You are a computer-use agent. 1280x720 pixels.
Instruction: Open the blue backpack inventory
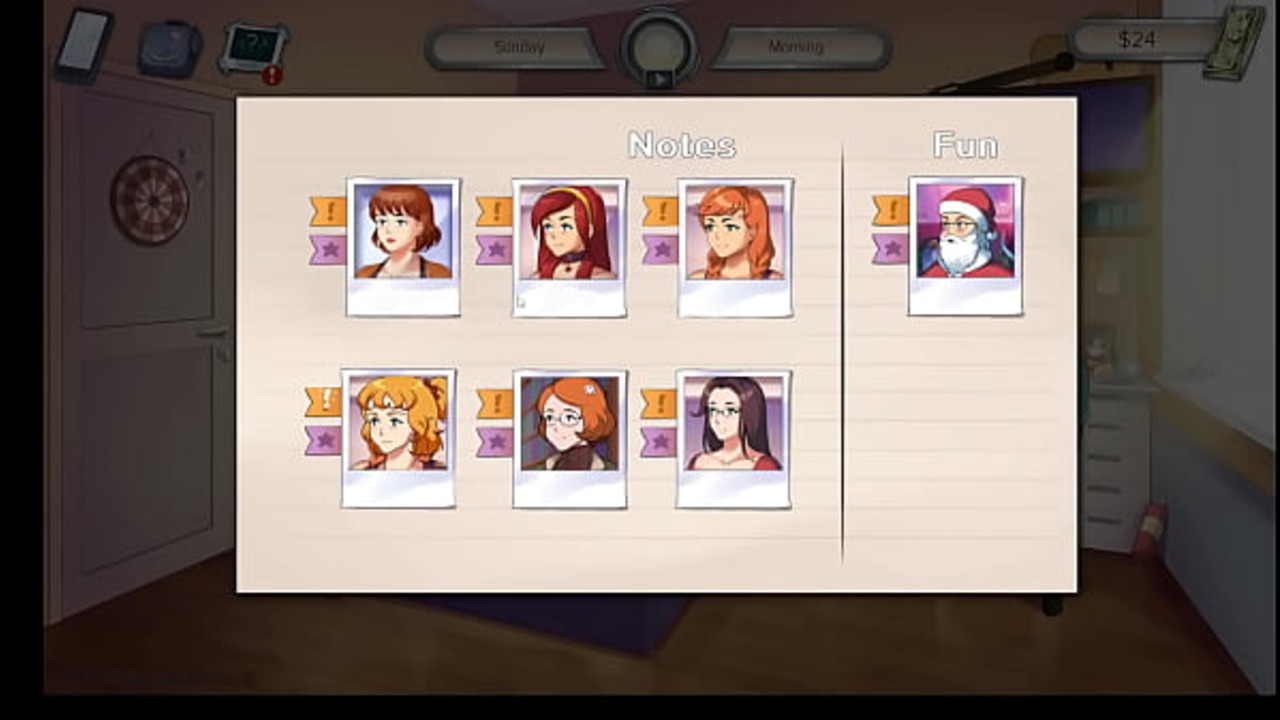click(x=169, y=48)
